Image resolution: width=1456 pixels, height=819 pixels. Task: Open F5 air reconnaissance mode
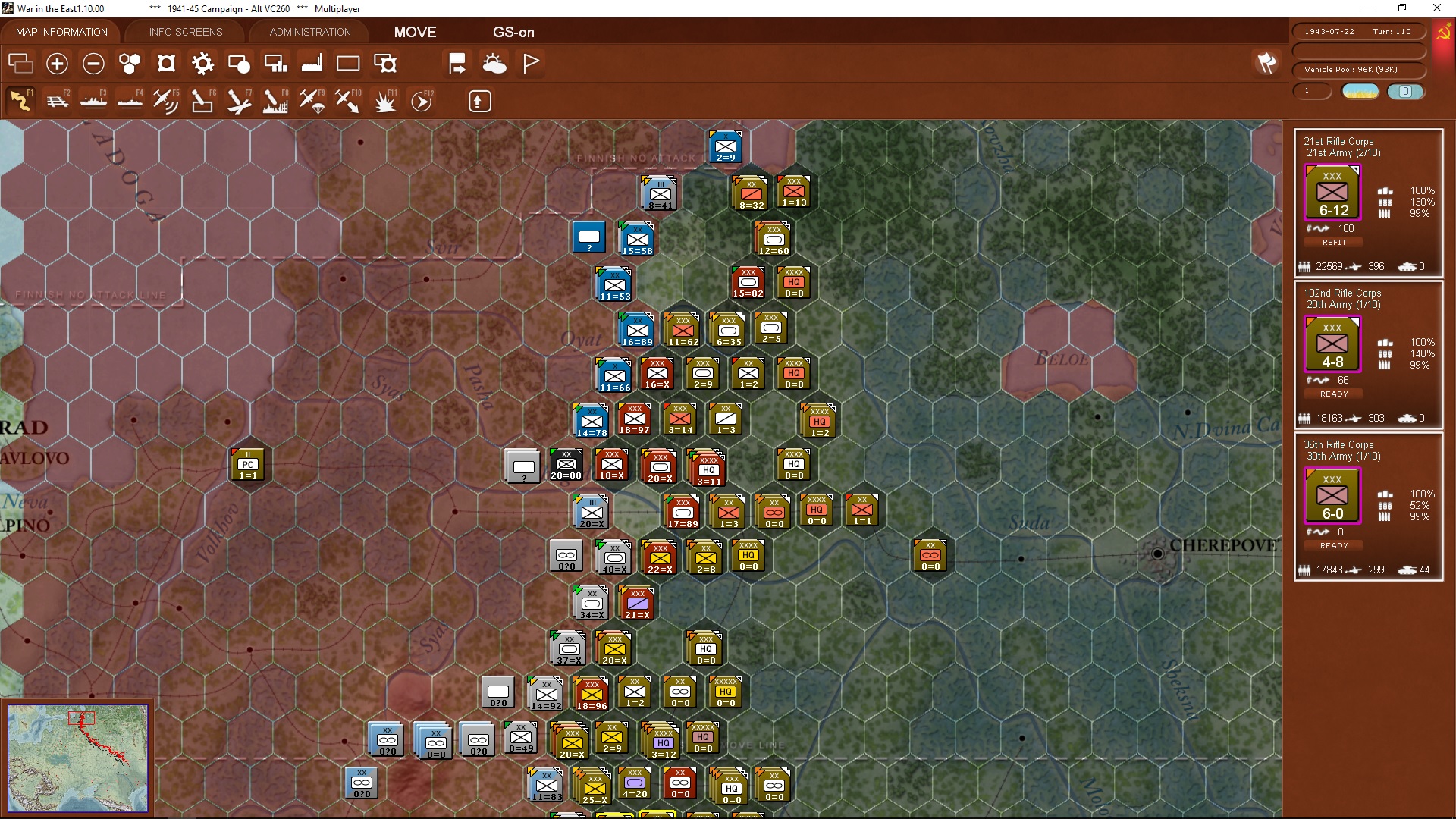[x=165, y=101]
